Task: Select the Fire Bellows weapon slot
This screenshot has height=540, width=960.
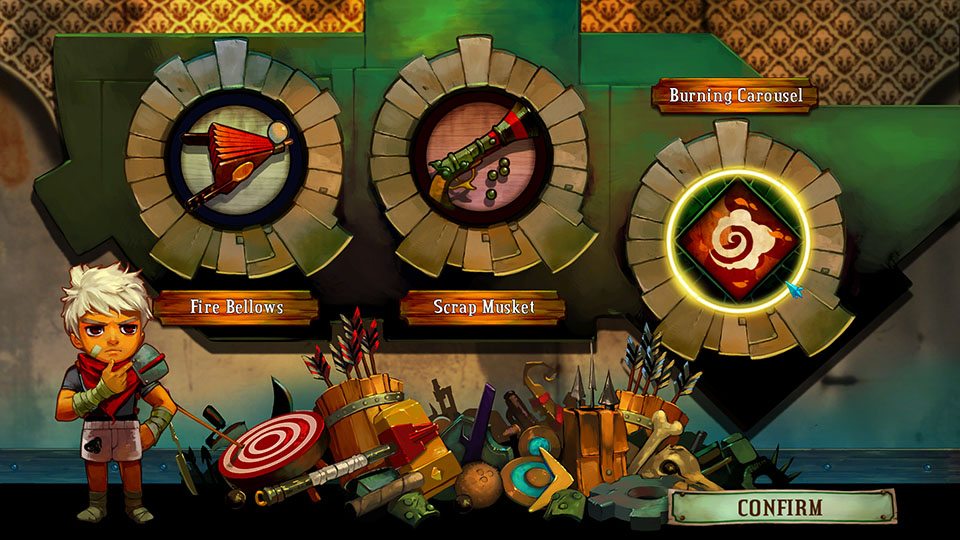Action: click(238, 161)
